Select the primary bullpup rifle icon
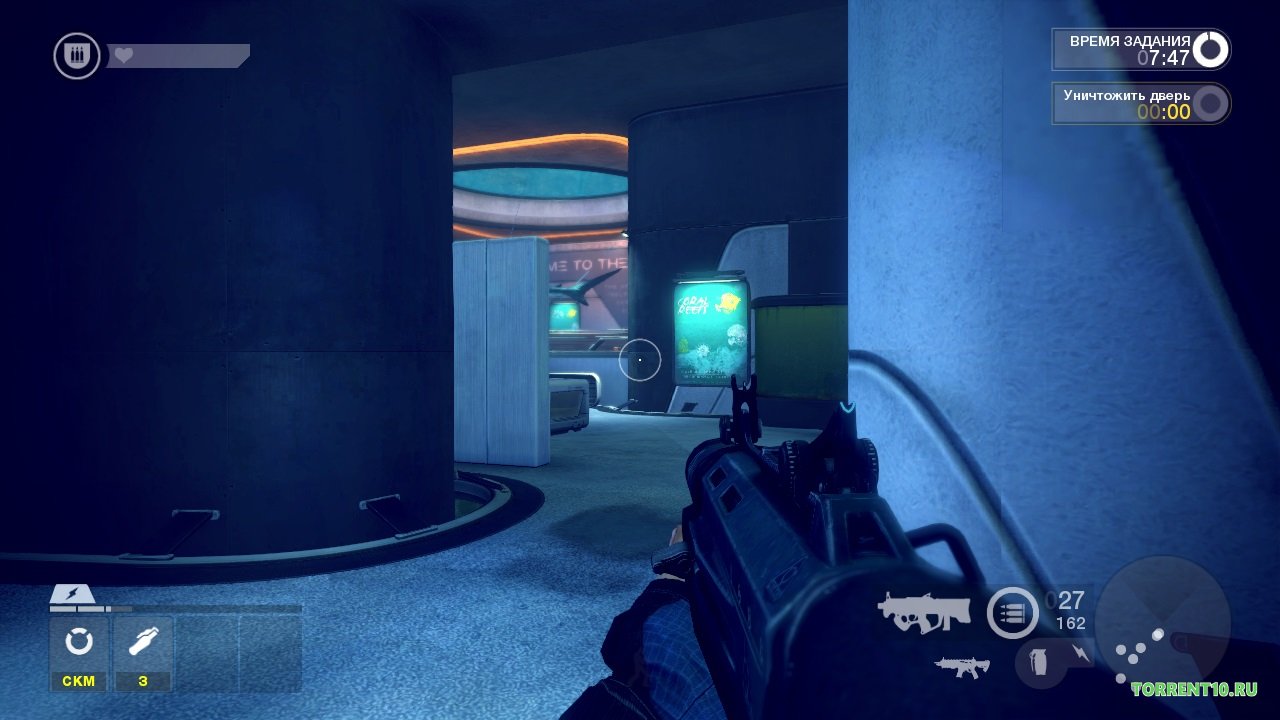The image size is (1280, 720). coord(924,612)
